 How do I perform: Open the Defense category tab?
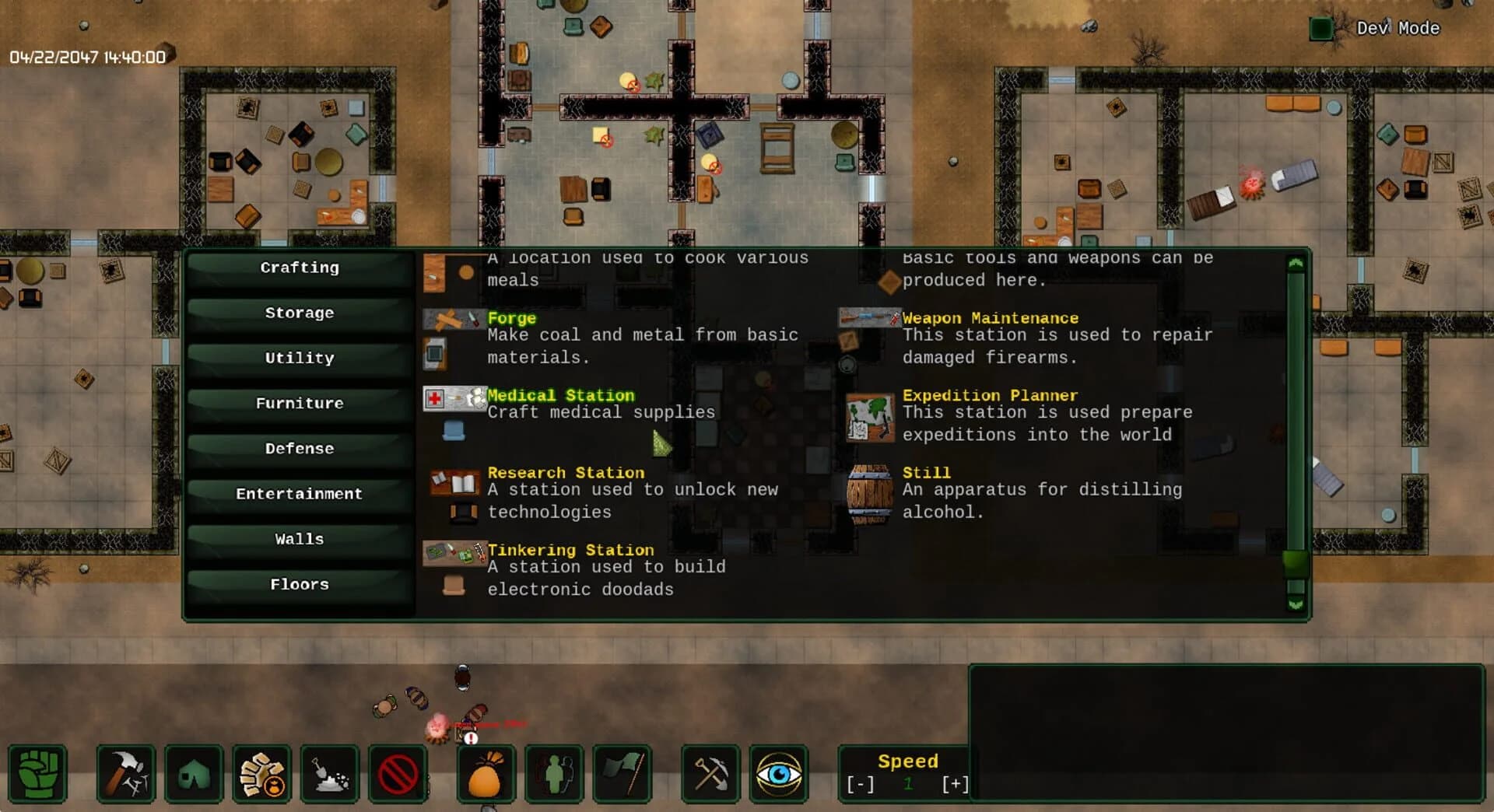coord(299,448)
